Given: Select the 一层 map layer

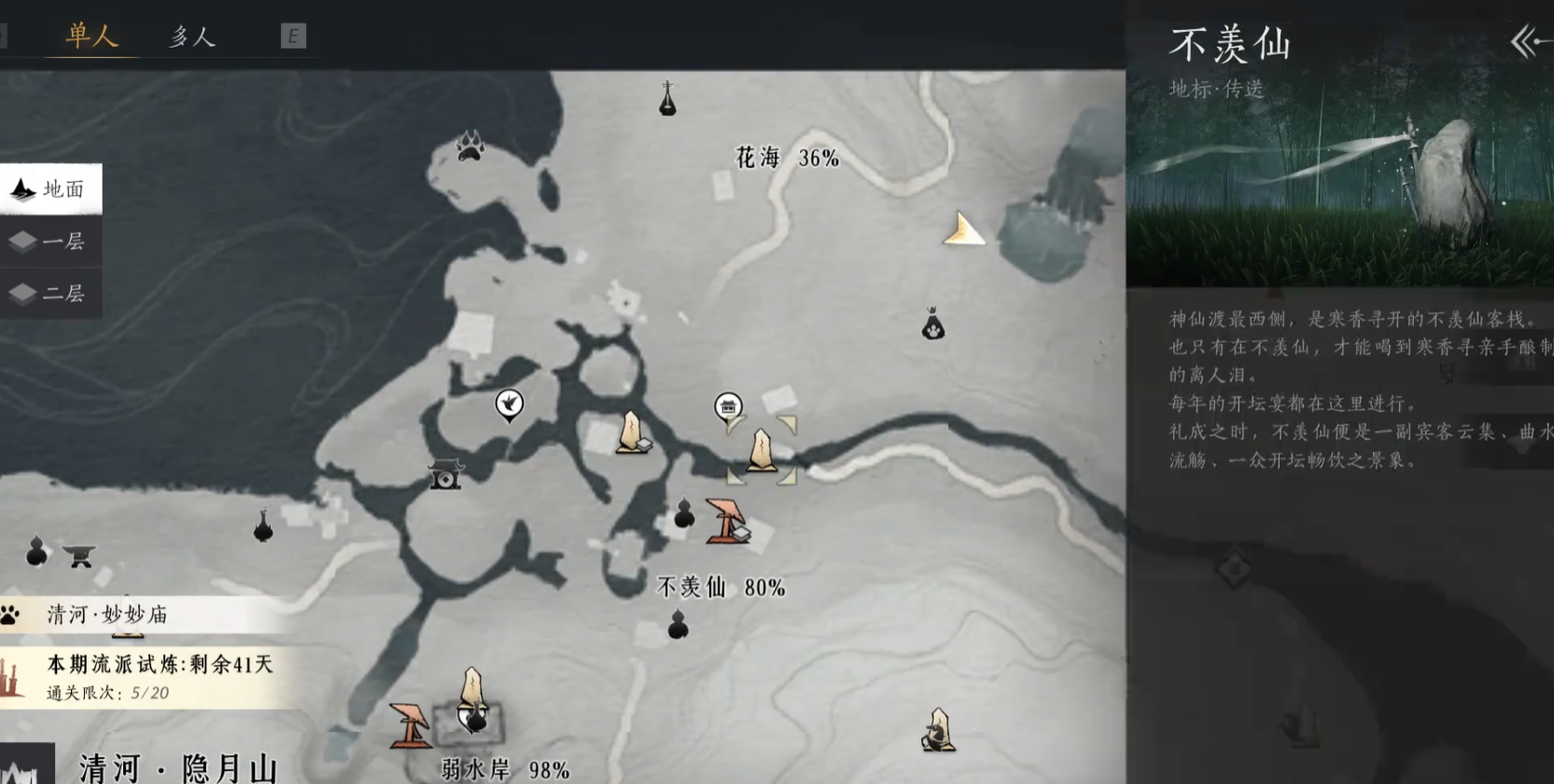Looking at the screenshot, I should [x=50, y=242].
